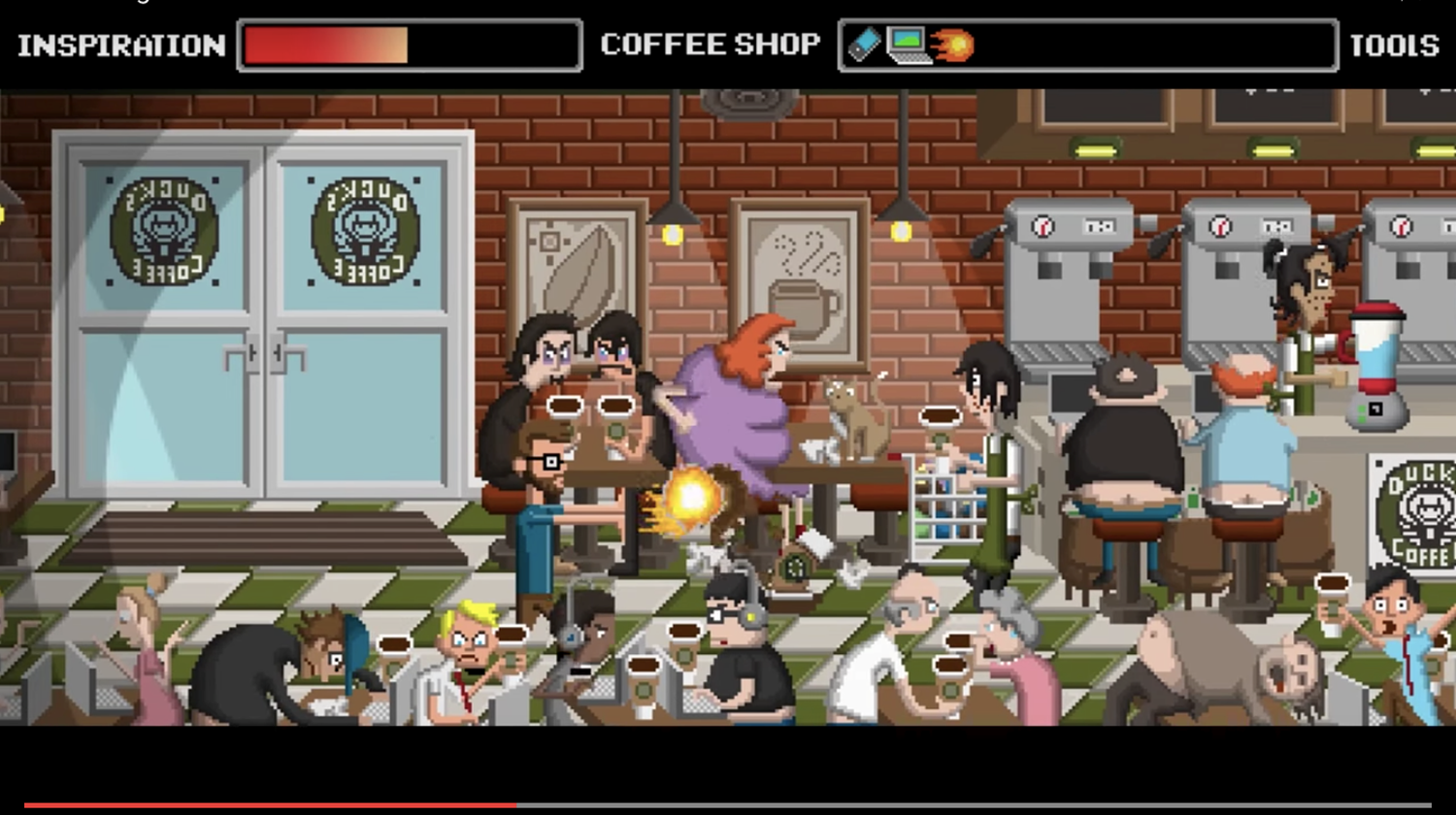1456x815 pixels.
Task: Select the smartphone tool icon
Action: pyautogui.click(x=863, y=44)
